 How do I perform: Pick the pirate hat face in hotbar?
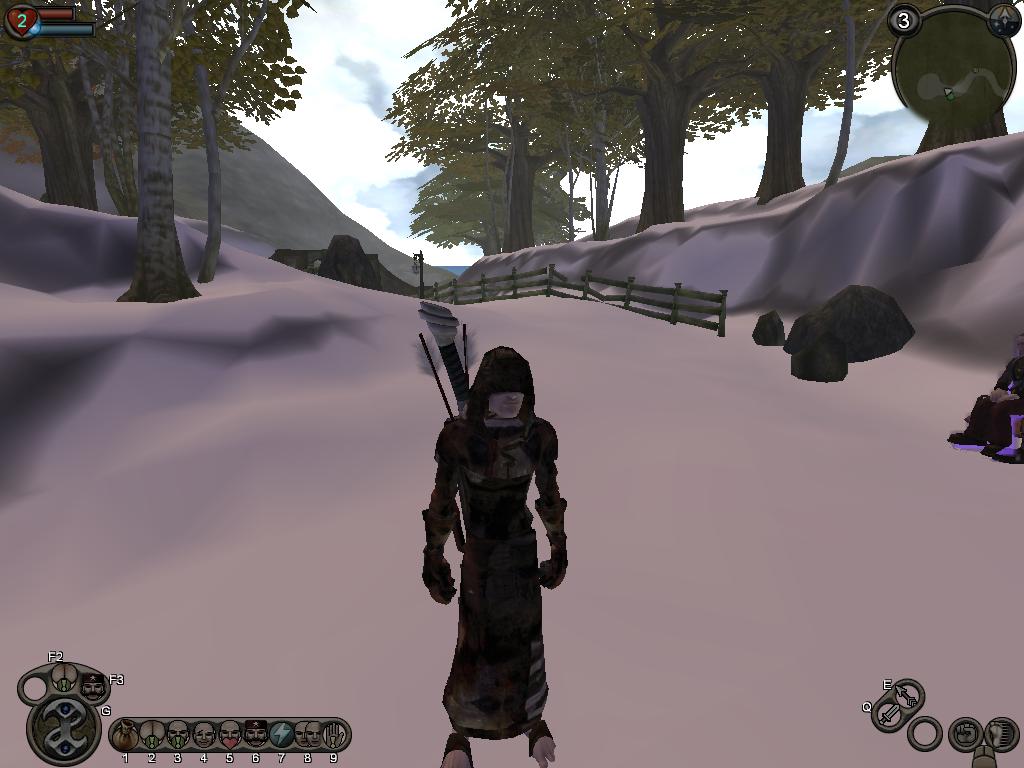click(255, 736)
